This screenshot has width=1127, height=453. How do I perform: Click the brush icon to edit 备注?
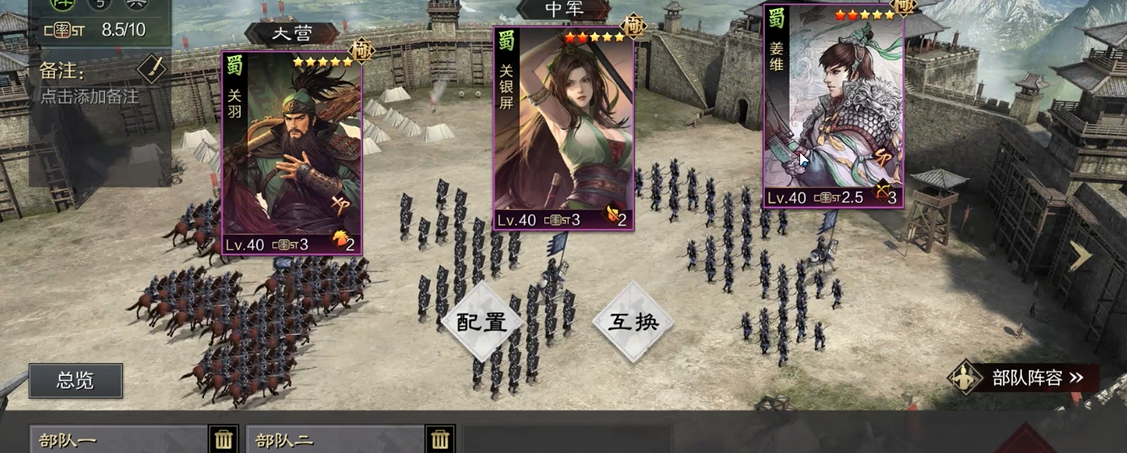click(x=150, y=69)
